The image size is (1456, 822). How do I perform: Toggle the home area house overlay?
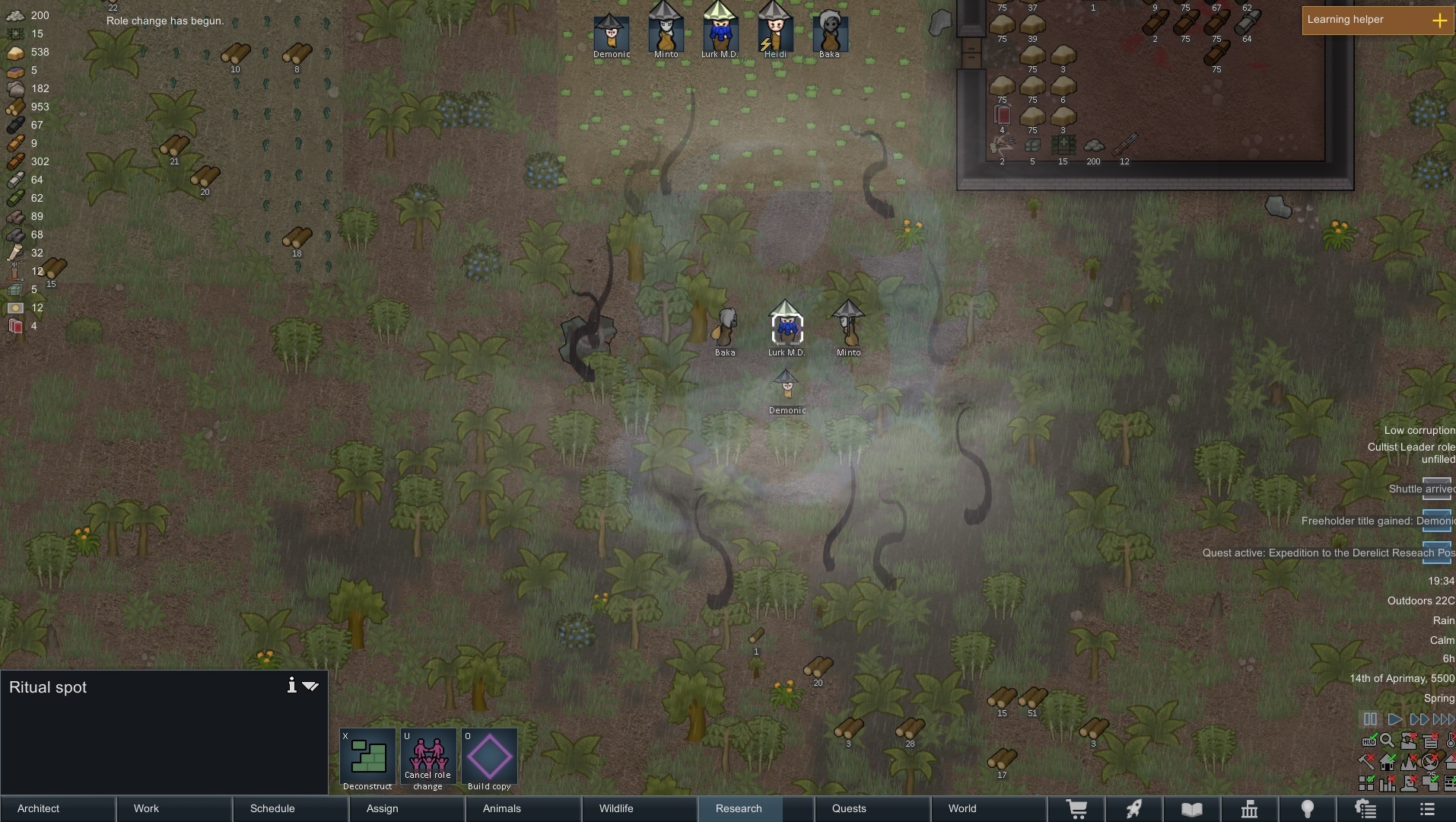[1388, 762]
